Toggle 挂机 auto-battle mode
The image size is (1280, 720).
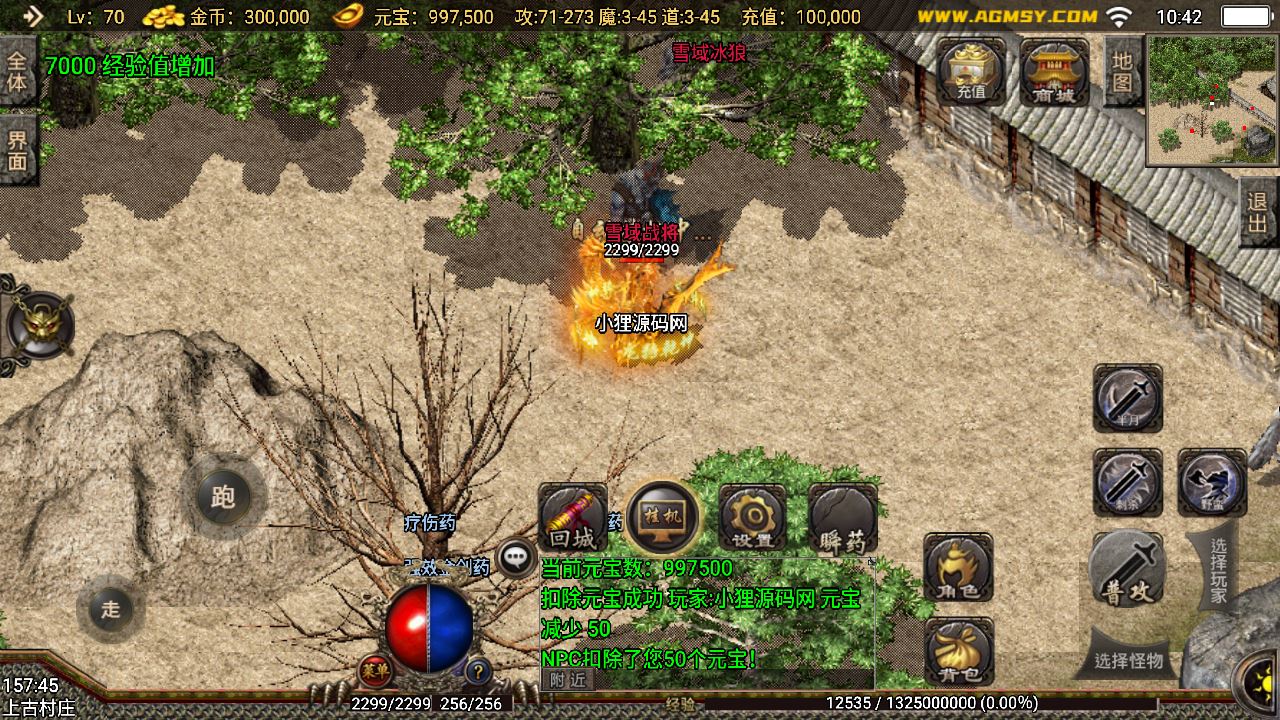661,518
